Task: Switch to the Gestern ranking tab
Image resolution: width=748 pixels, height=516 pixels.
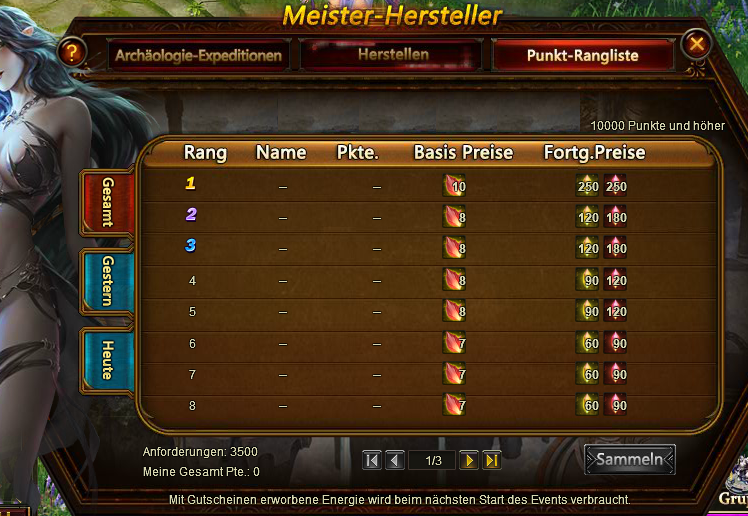Action: click(x=107, y=281)
